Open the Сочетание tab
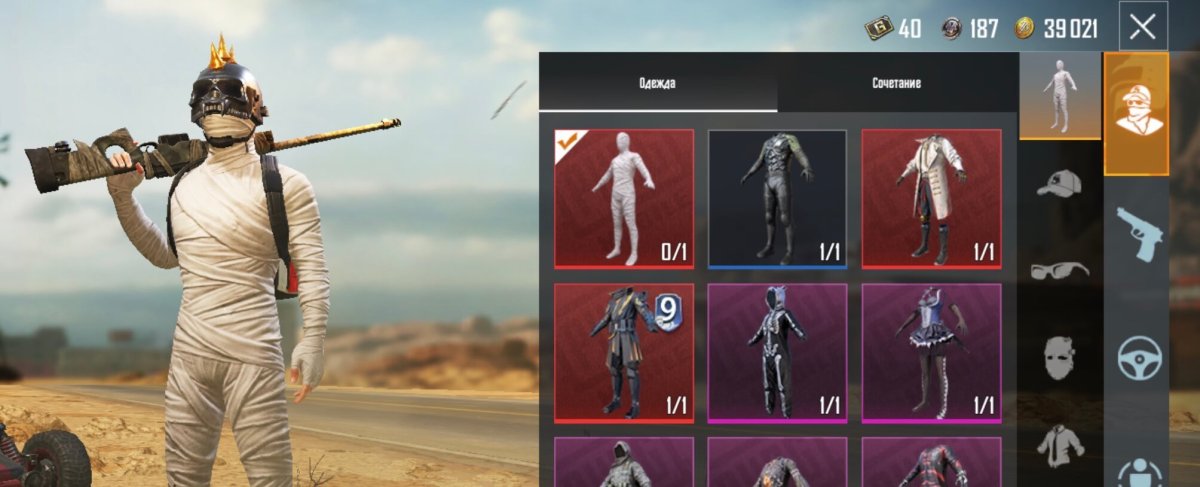This screenshot has height=487, width=1200. pos(895,83)
